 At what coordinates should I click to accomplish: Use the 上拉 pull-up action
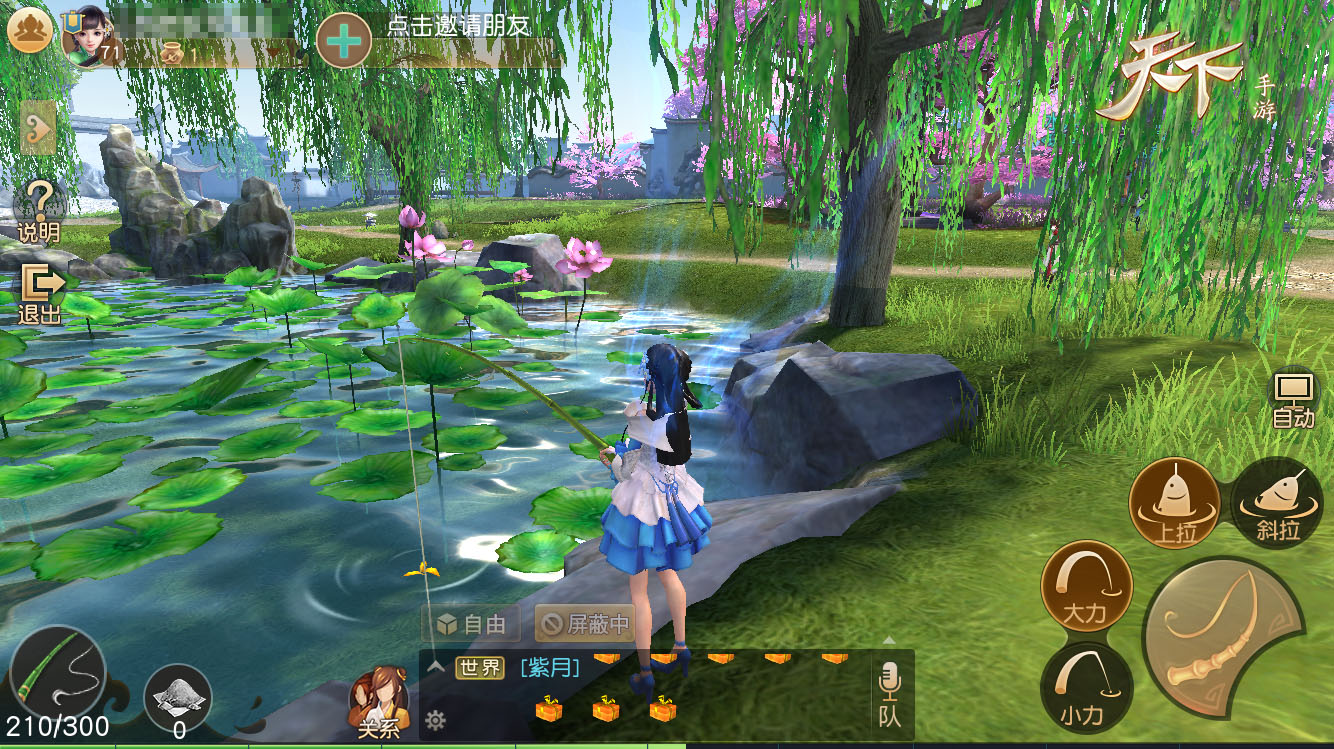coord(1174,503)
